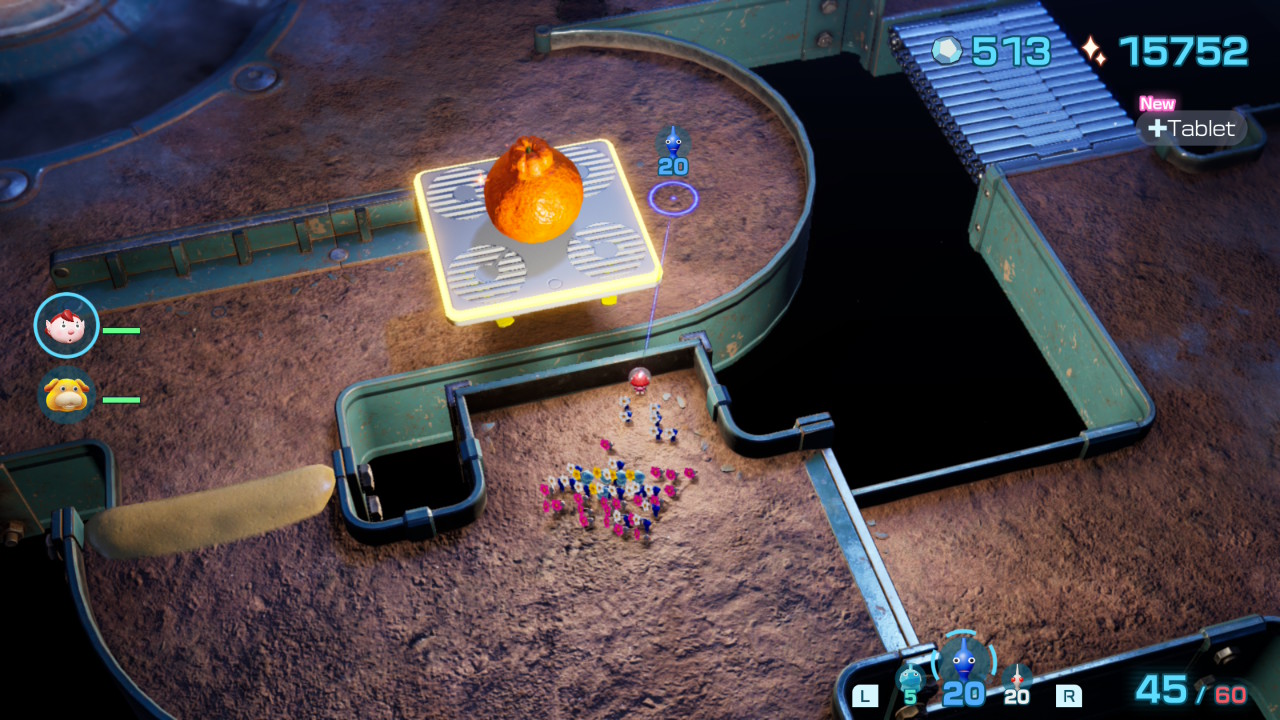
Task: Open the Tablet menu button
Action: pyautogui.click(x=1192, y=128)
